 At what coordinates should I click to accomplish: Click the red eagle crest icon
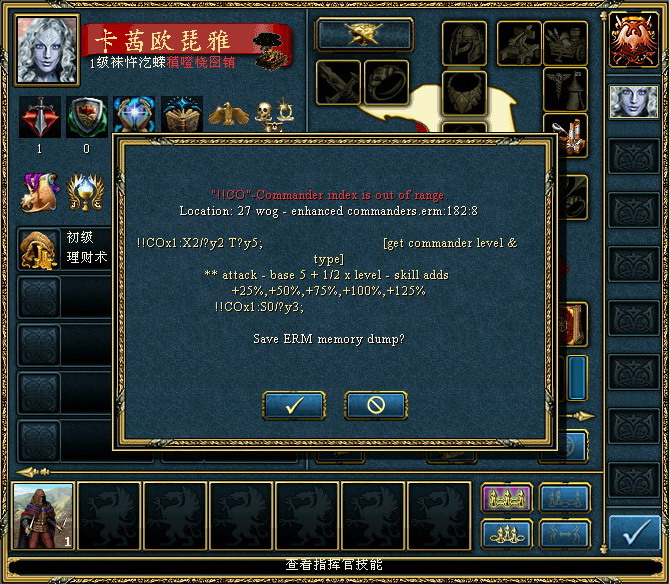(x=634, y=39)
